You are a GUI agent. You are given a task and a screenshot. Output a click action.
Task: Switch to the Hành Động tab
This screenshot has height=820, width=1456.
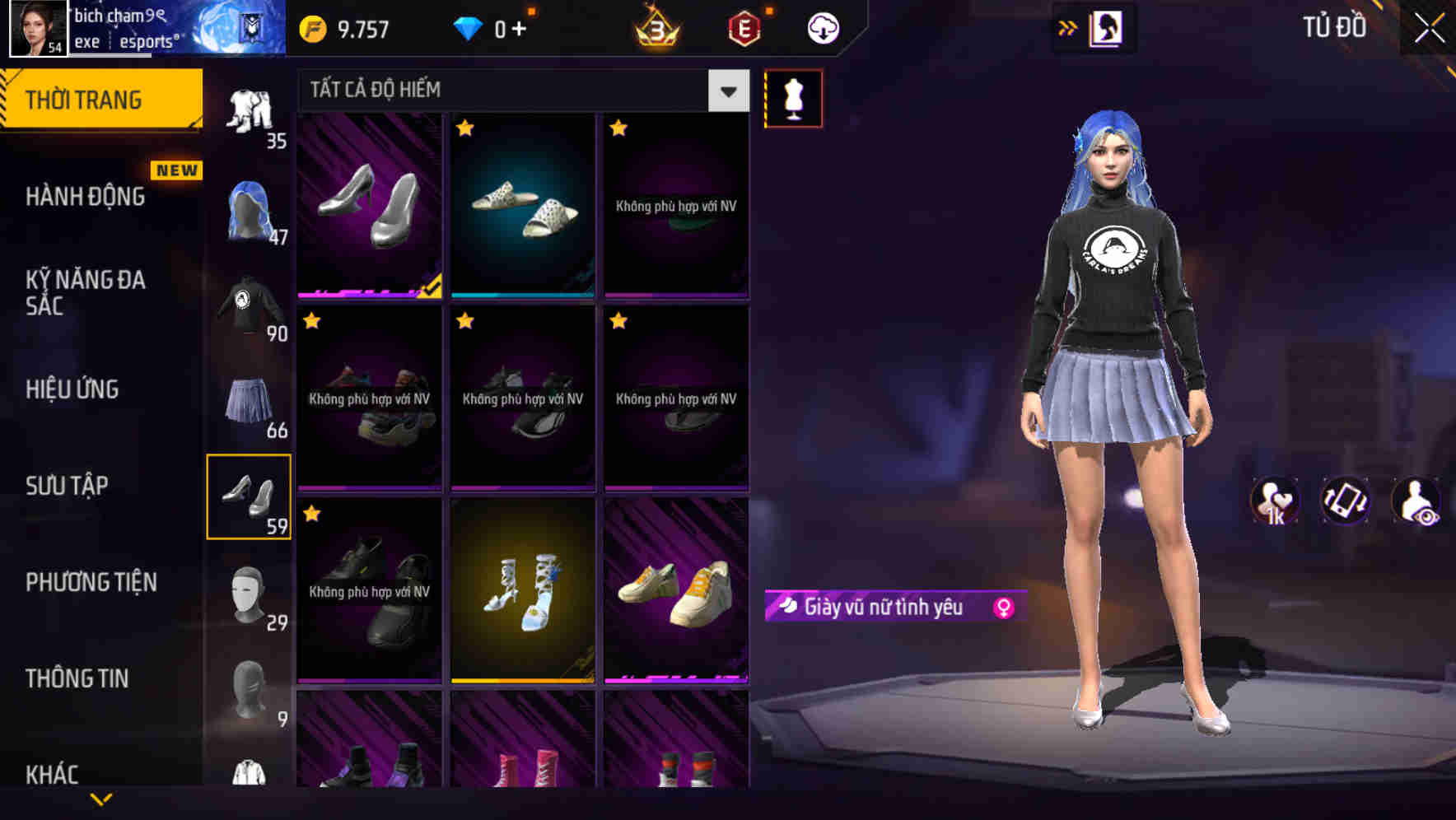(84, 196)
